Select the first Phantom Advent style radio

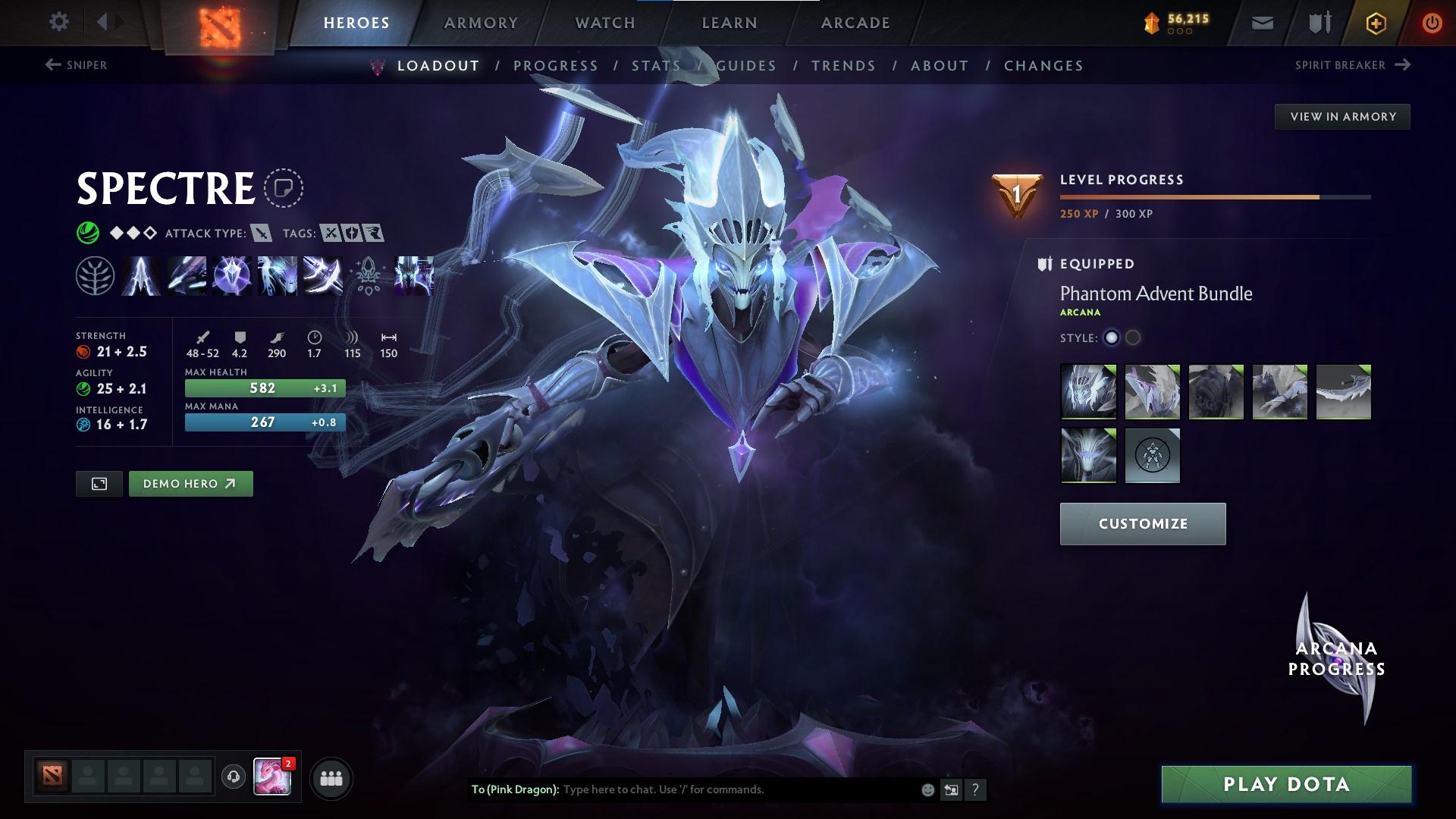point(1112,339)
